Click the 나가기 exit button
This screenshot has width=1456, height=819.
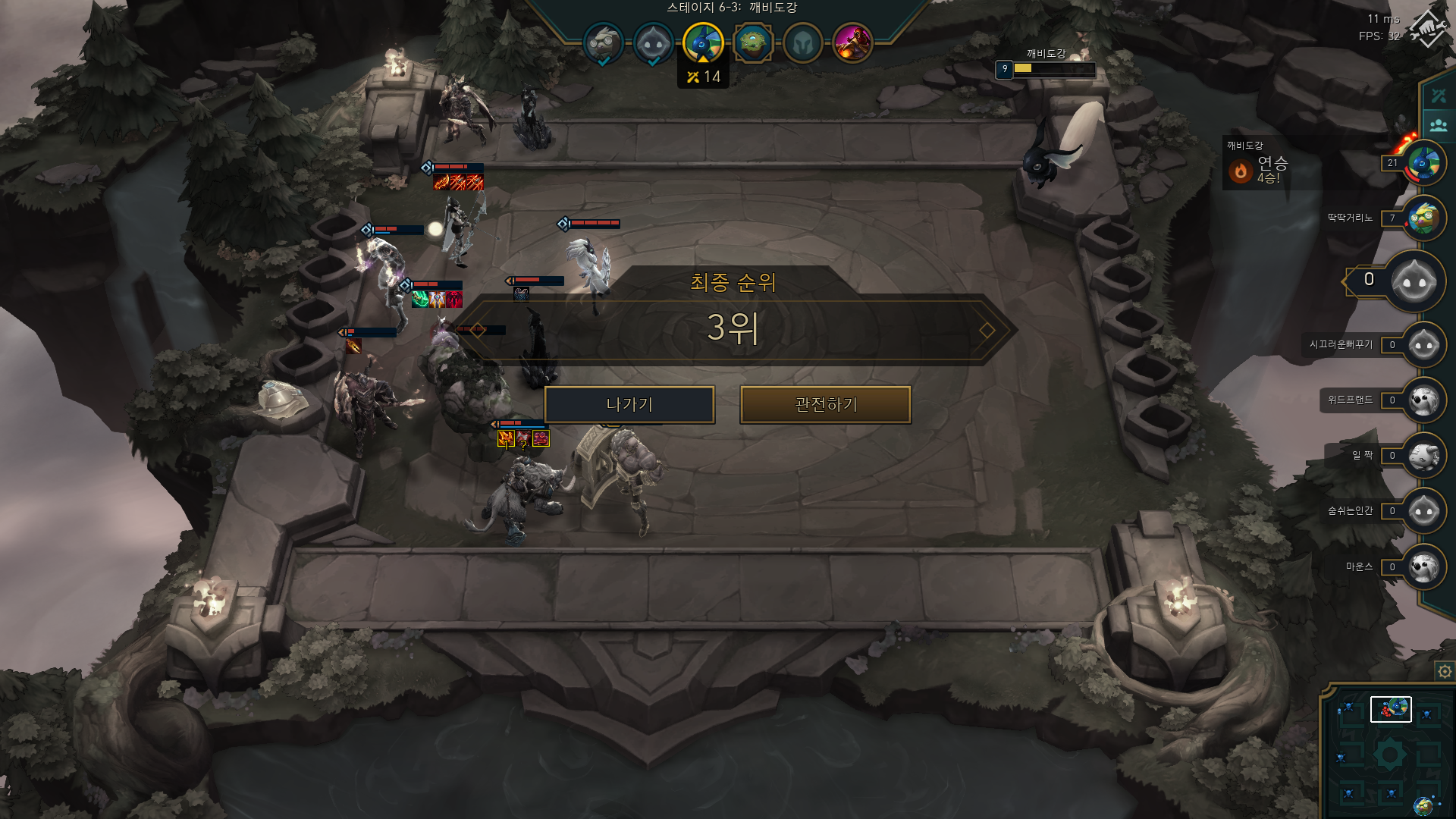pyautogui.click(x=629, y=405)
